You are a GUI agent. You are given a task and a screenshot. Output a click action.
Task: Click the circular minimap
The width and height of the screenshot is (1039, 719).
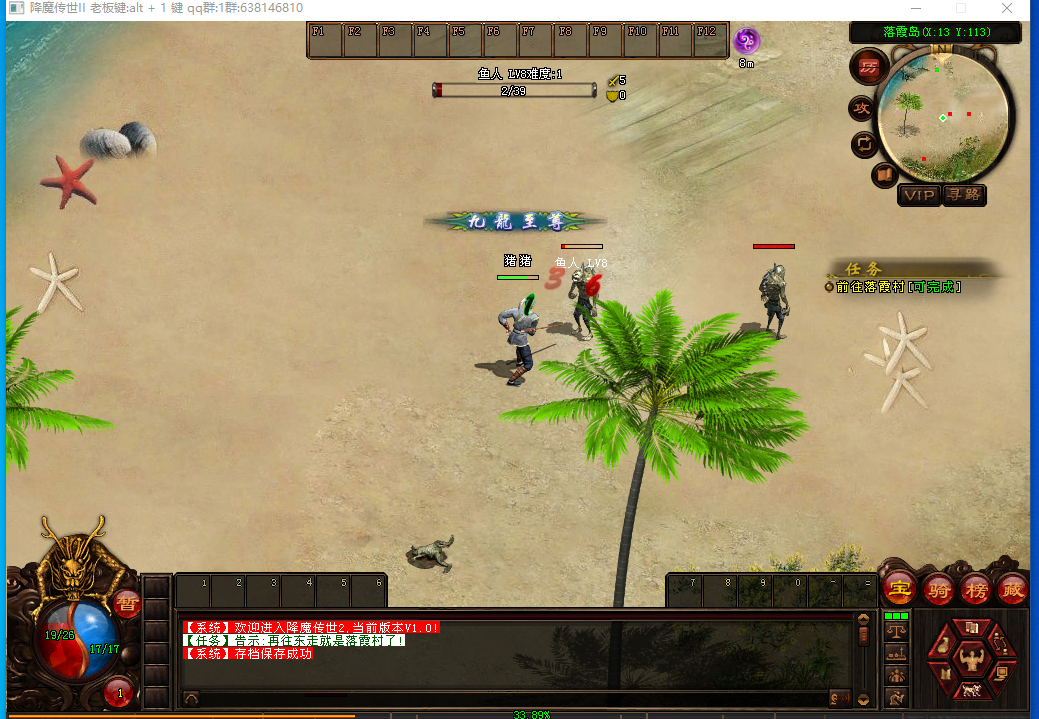pyautogui.click(x=943, y=110)
